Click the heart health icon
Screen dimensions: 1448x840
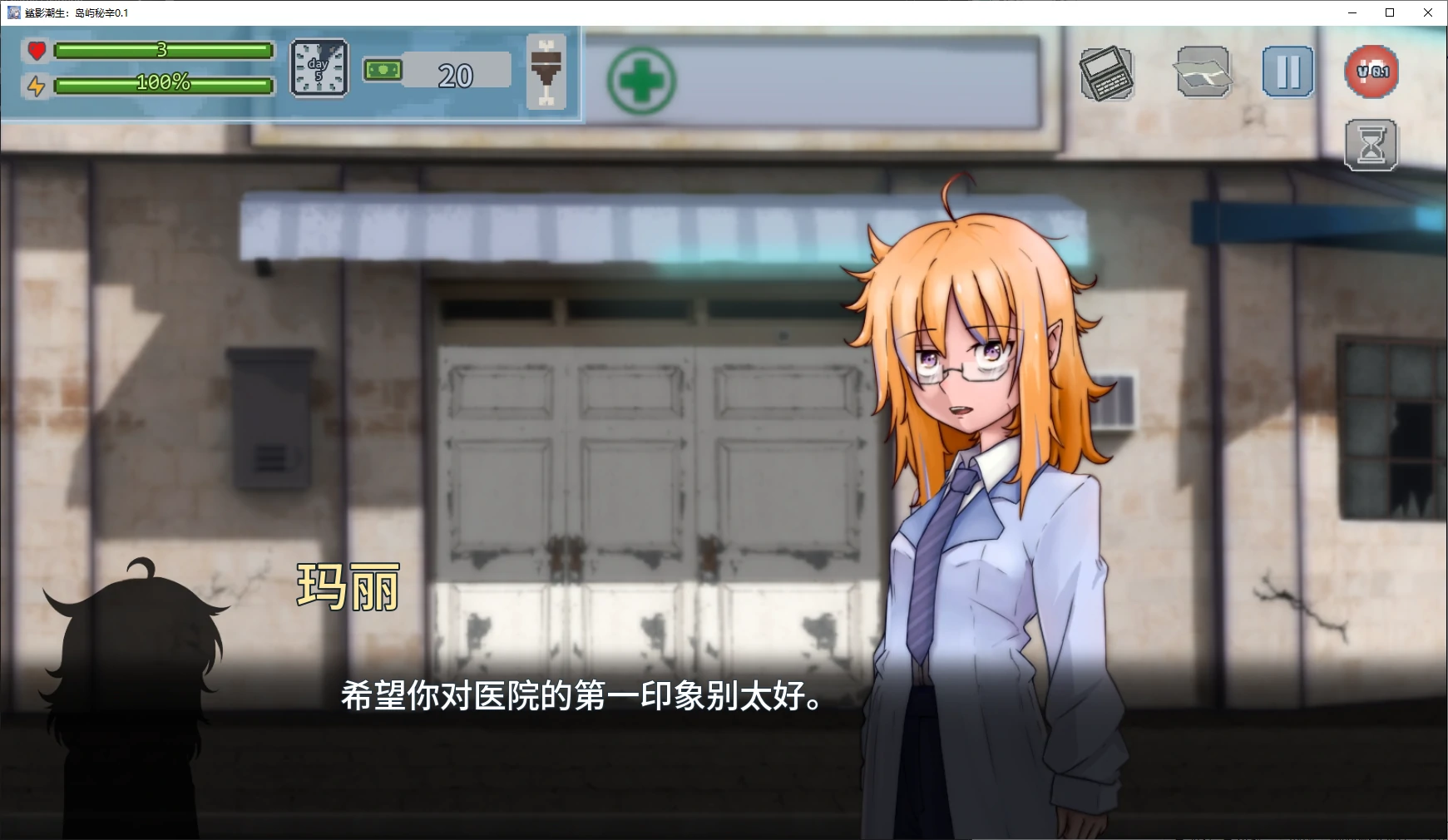point(36,52)
